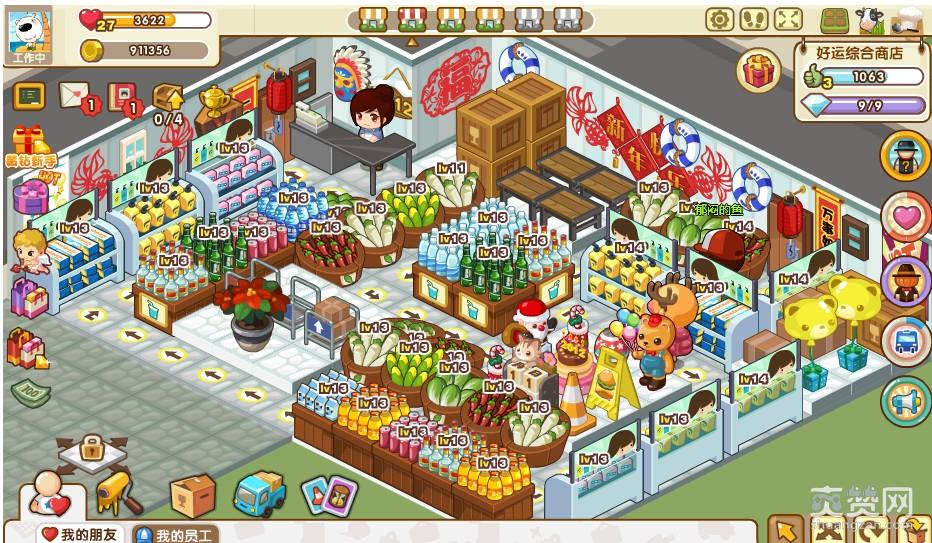
Task: Open the blue bus round button
Action: (x=906, y=341)
